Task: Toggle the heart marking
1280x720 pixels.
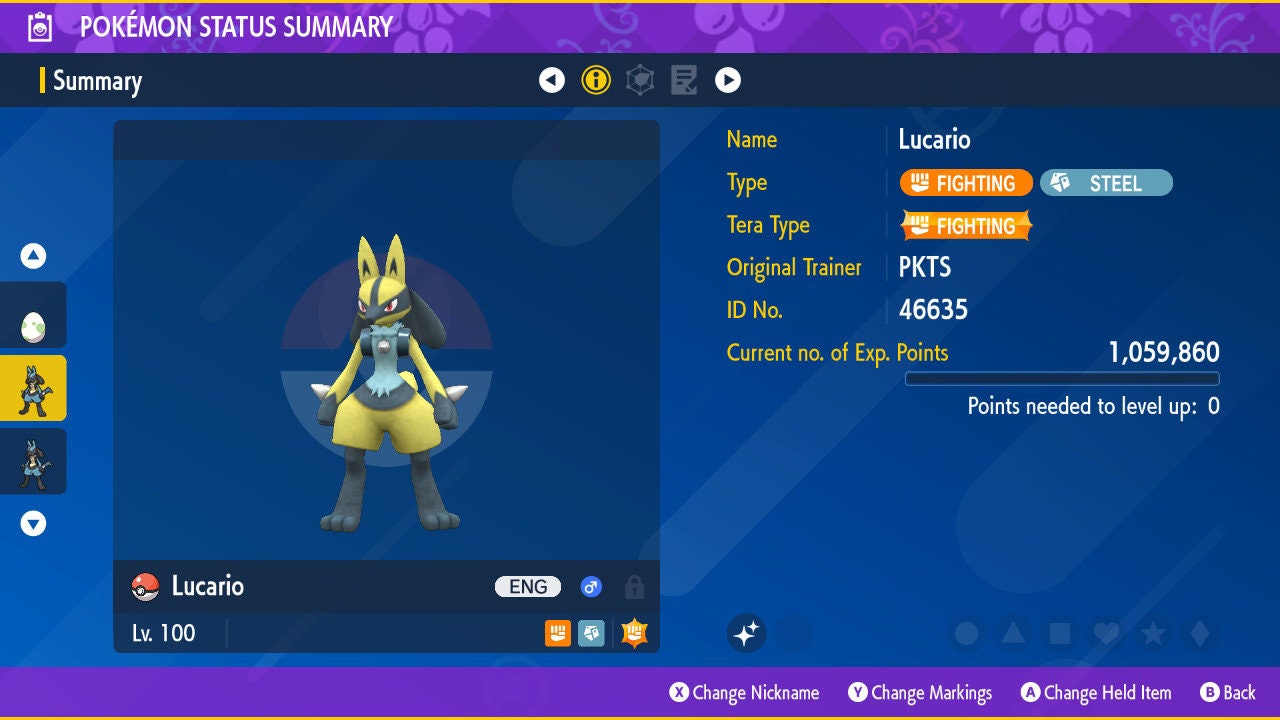Action: [1106, 633]
